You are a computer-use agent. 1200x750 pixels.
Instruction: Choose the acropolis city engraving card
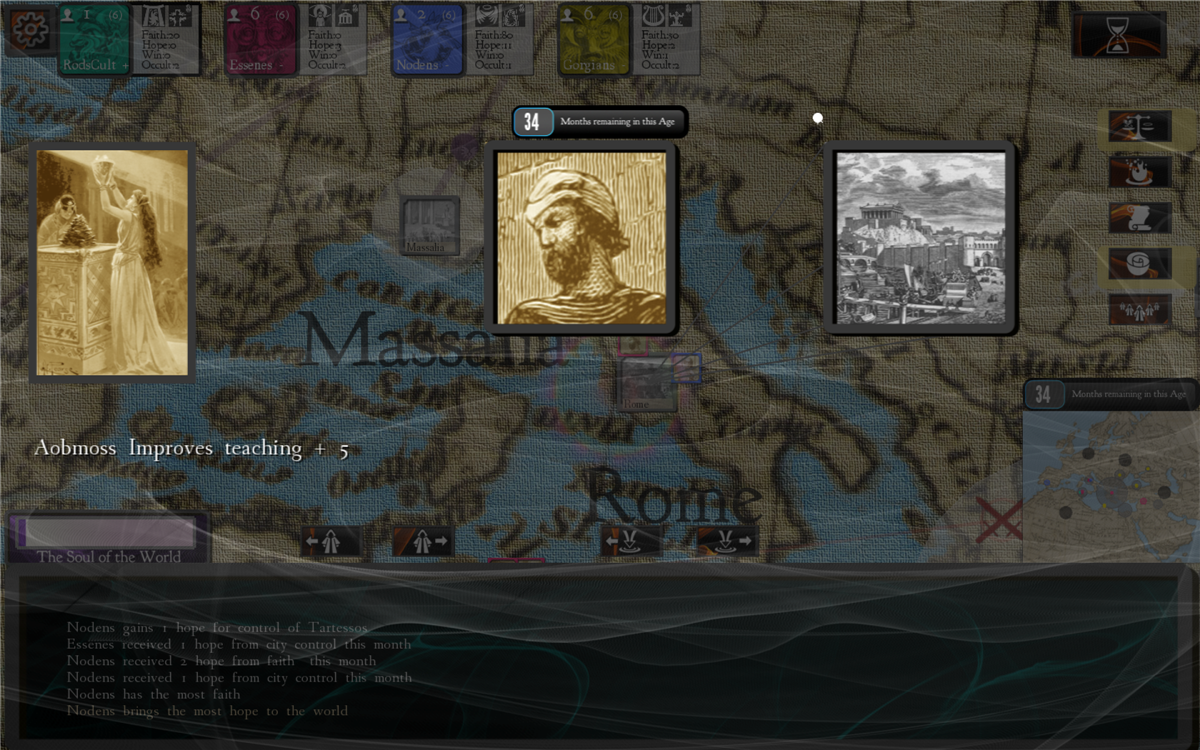point(919,238)
